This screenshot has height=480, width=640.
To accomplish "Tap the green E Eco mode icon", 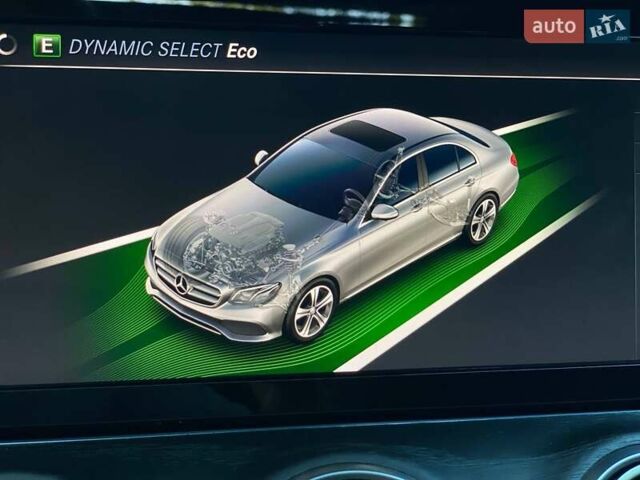I will pos(46,46).
